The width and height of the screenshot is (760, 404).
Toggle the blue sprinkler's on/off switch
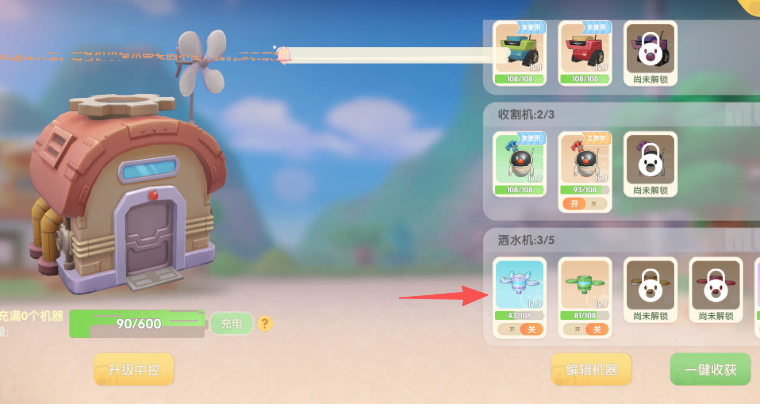(x=520, y=329)
